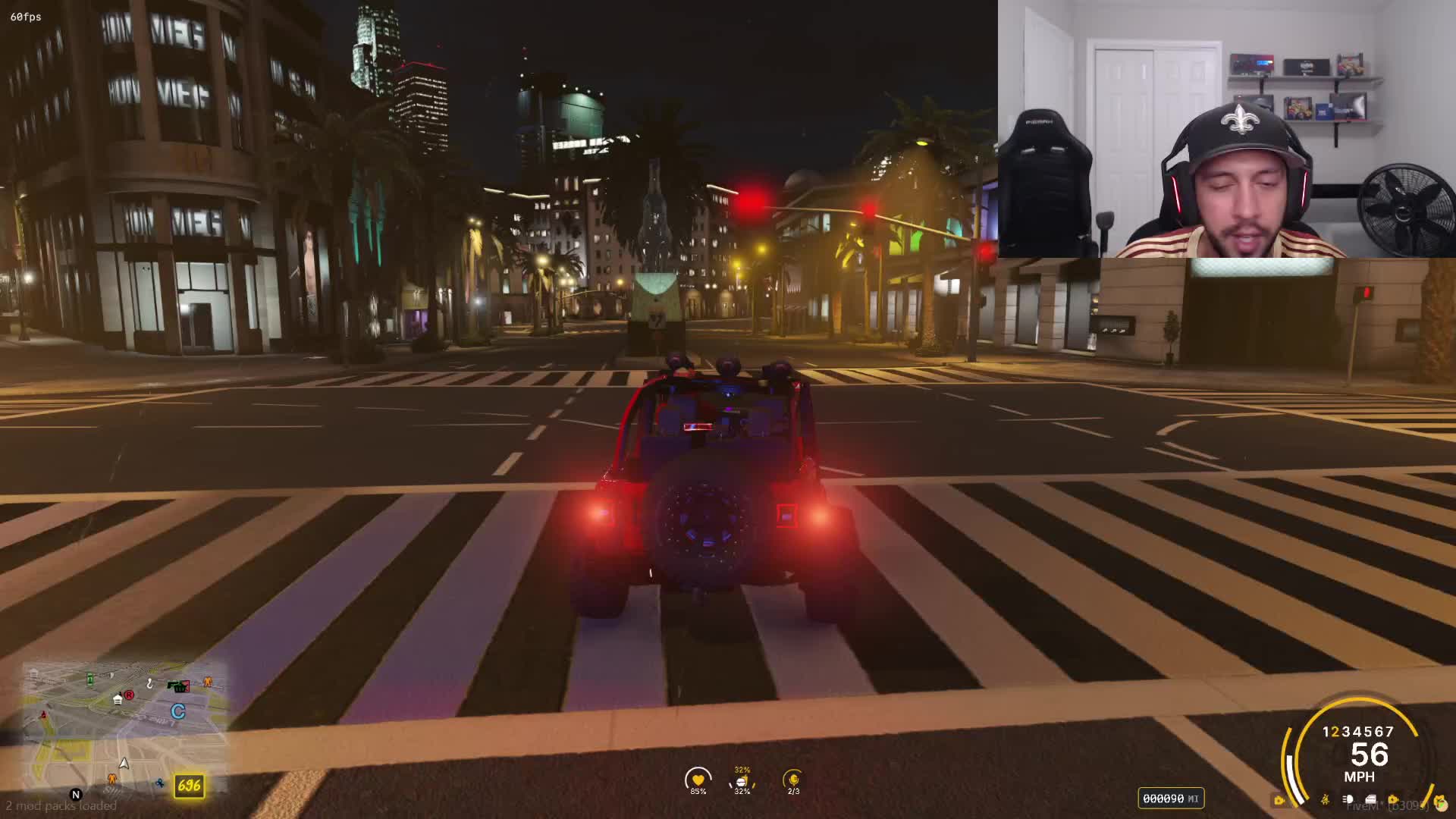Screen dimensions: 1456x819
Task: Click the blue ribbon minimap marker
Action: pos(160,783)
